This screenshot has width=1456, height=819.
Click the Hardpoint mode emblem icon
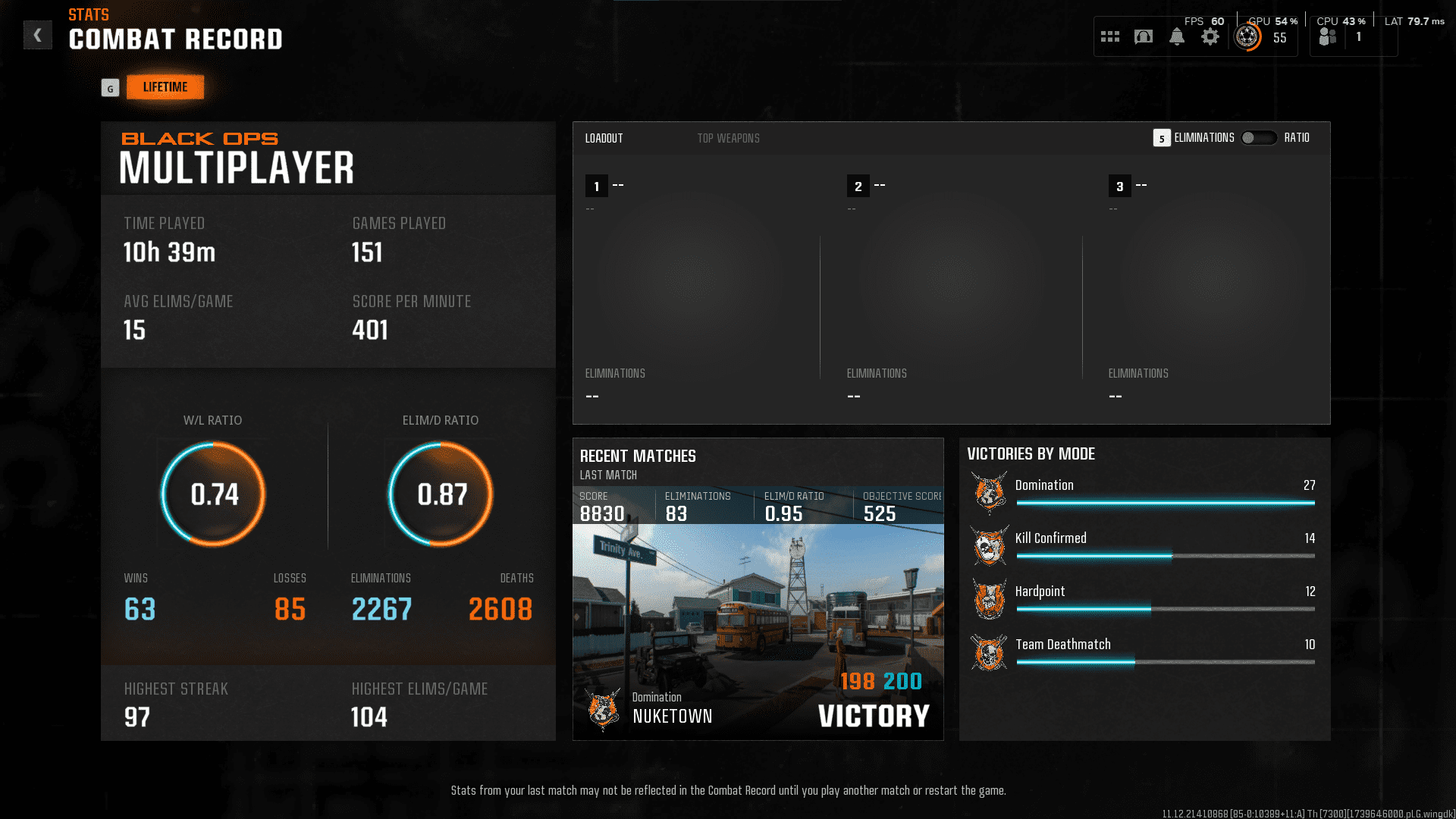[988, 599]
